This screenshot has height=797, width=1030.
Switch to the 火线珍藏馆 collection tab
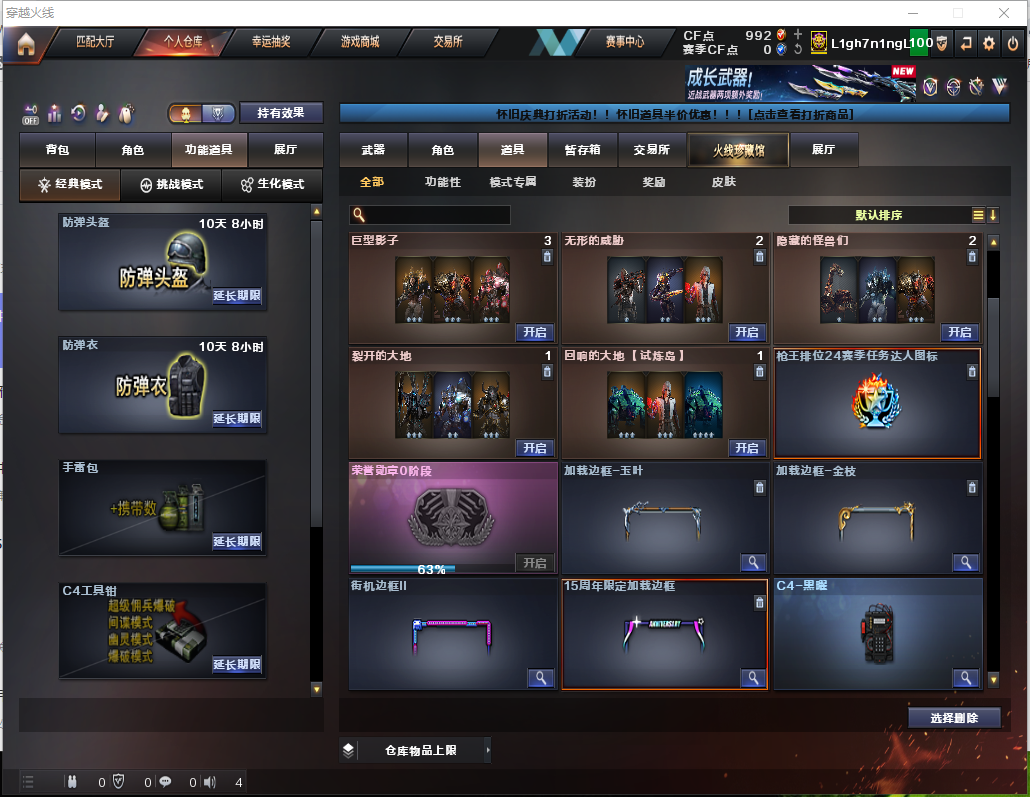tap(738, 150)
